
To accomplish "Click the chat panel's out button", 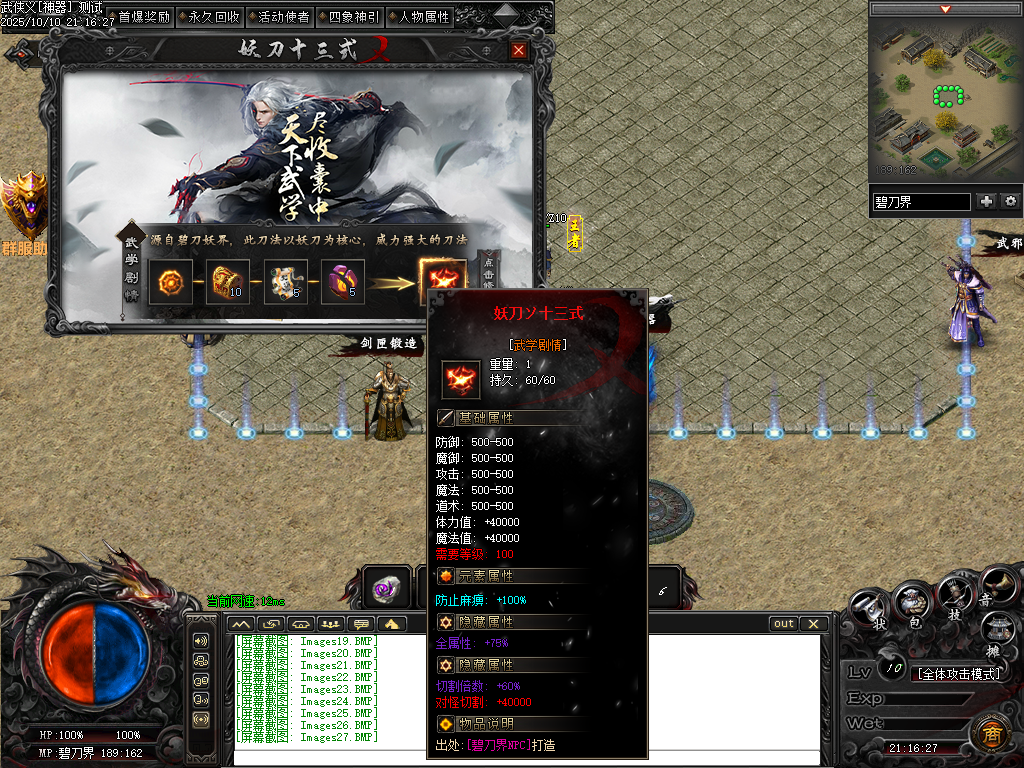I will [x=785, y=624].
